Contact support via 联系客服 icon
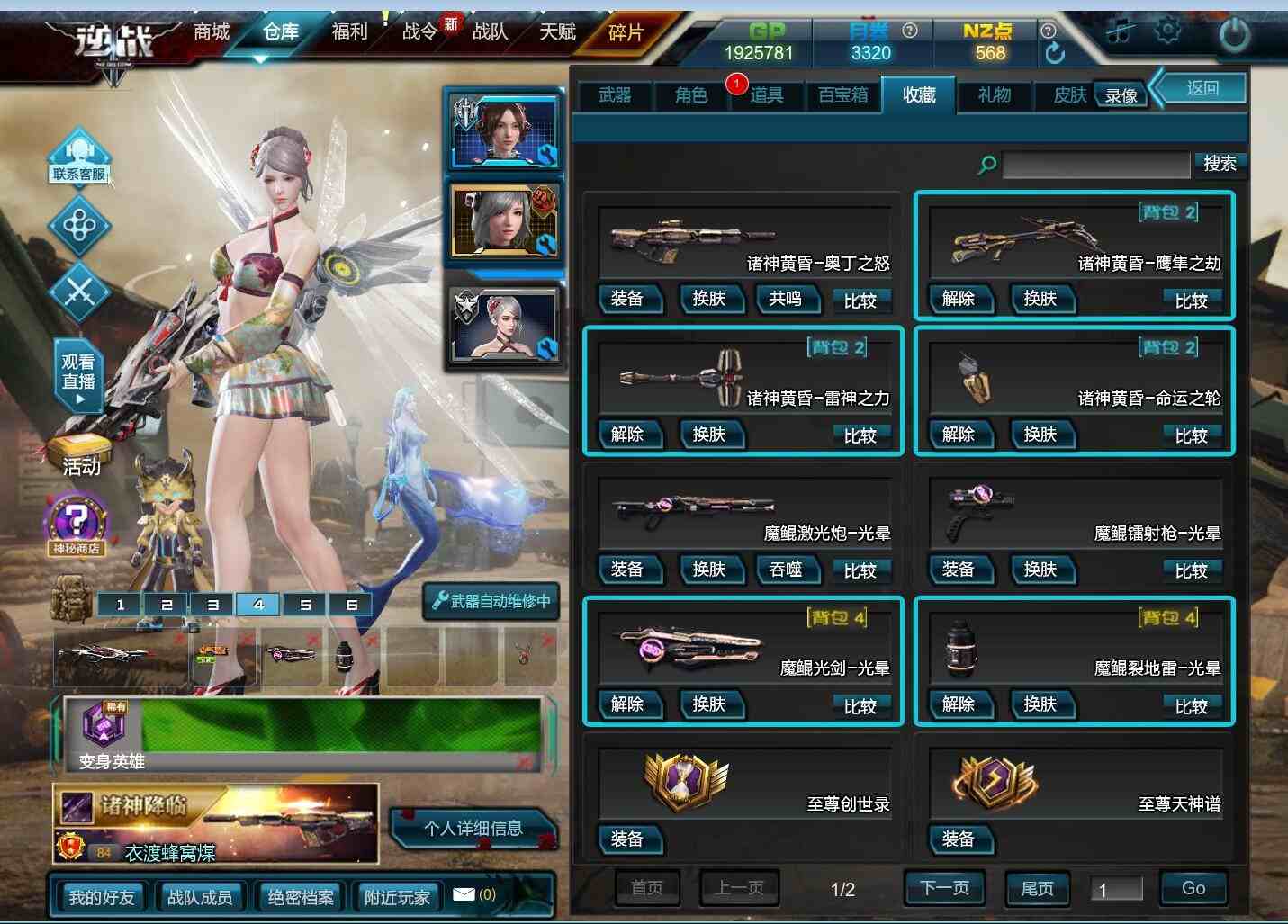 [x=79, y=157]
